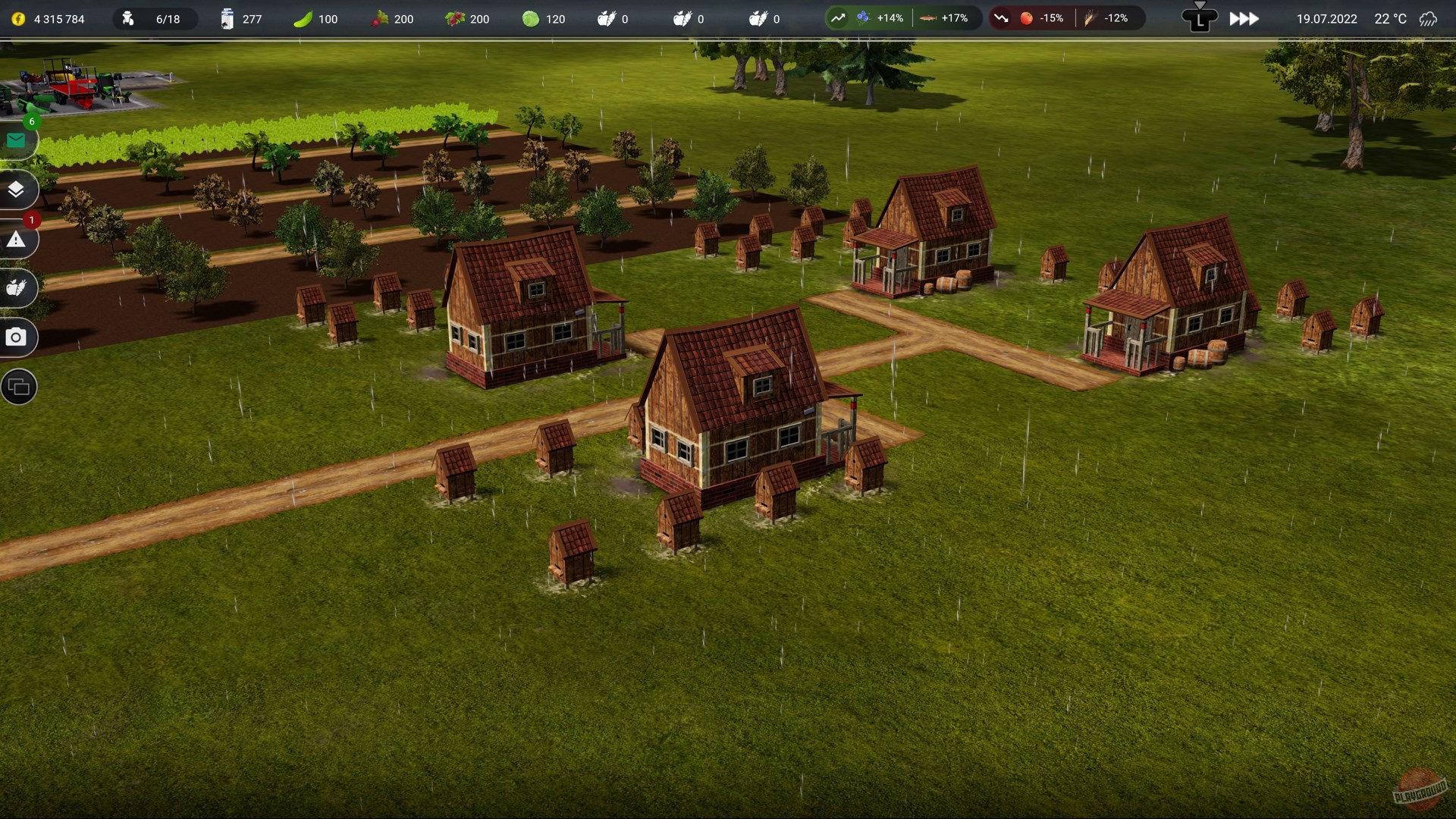Check the rainy weather forecast icon
Image resolution: width=1456 pixels, height=819 pixels.
[x=1432, y=19]
